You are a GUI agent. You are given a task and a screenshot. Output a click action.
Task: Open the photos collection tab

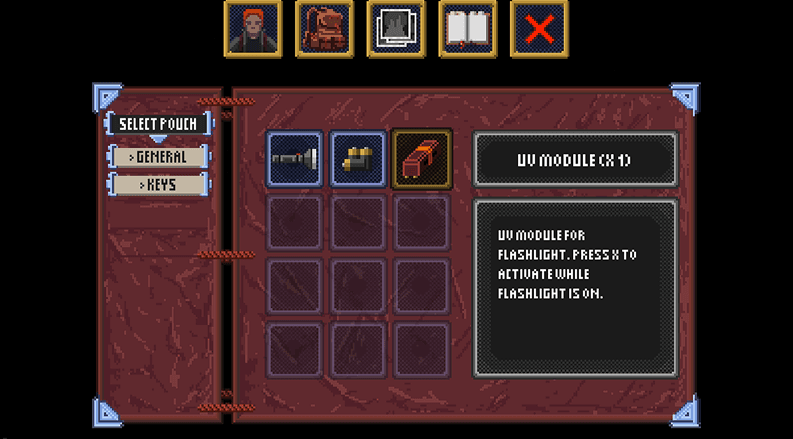(396, 30)
